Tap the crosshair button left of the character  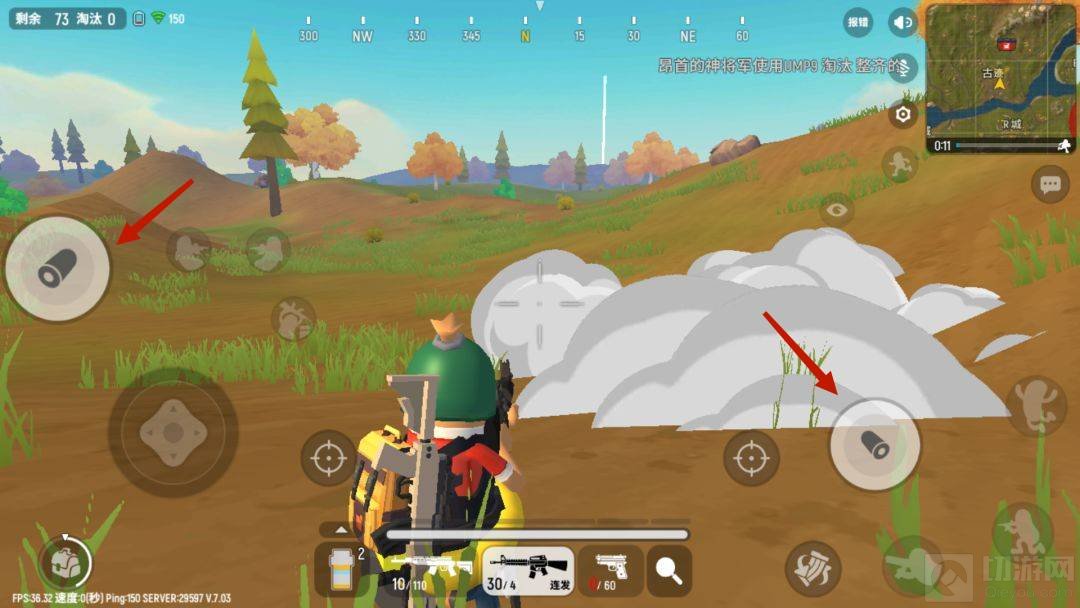[x=327, y=458]
